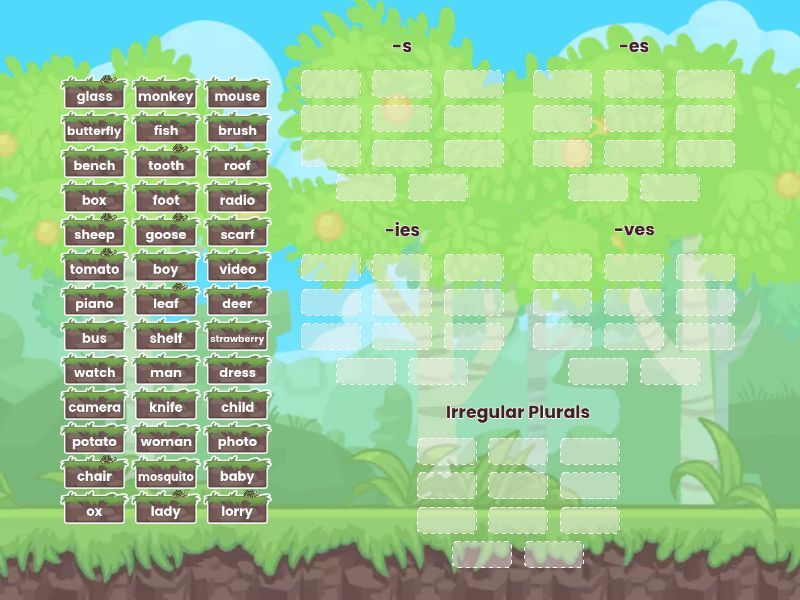Screen dimensions: 800x600
Task: Pick the 'lorry' word tile
Action: [x=237, y=511]
